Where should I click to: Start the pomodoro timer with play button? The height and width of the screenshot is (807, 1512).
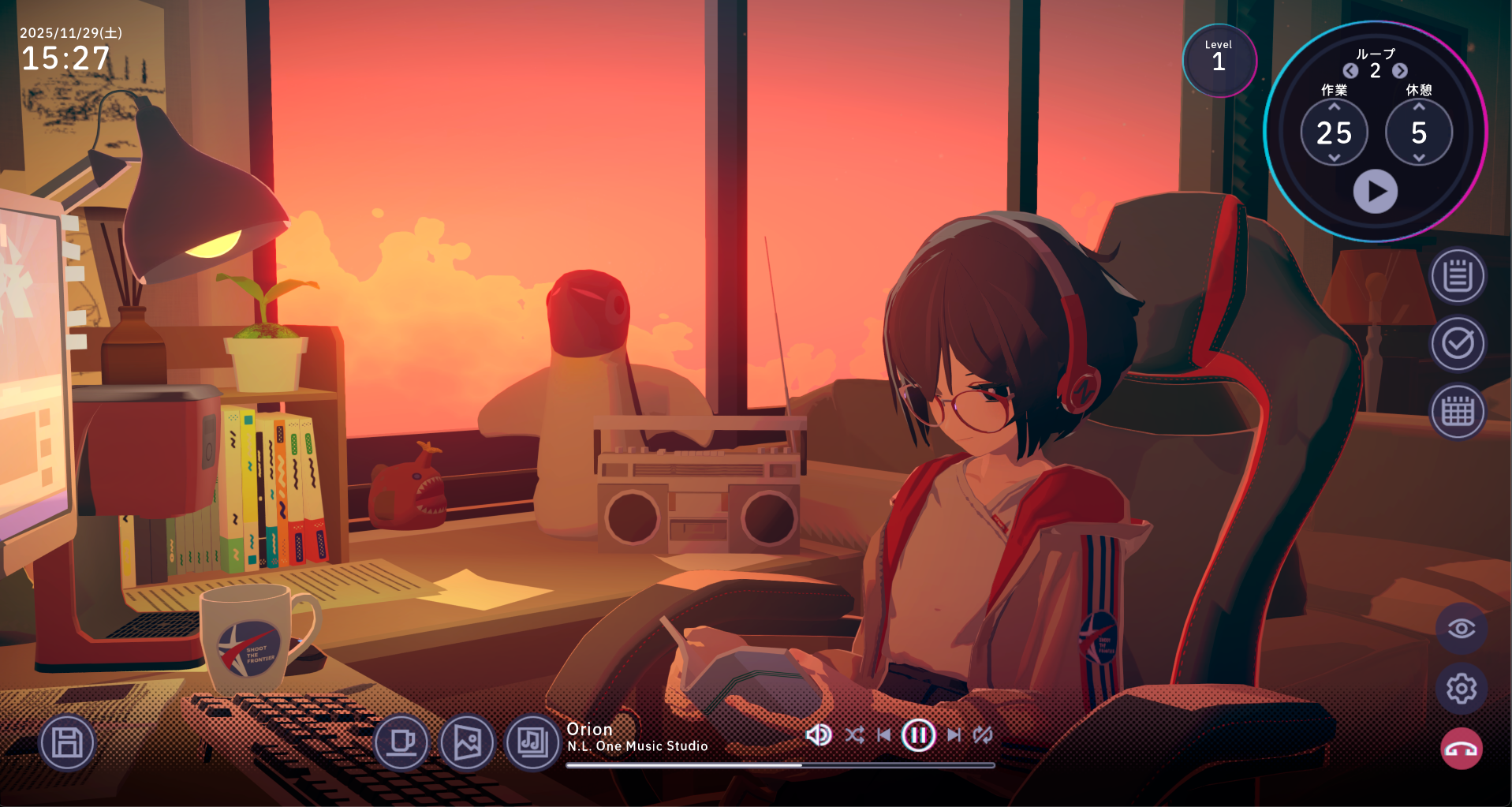[x=1375, y=192]
